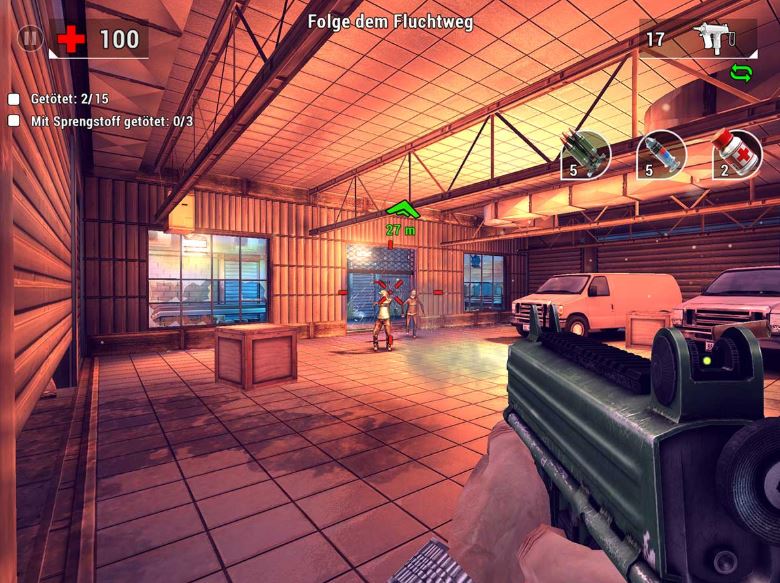Use the red cross medkit bottle
This screenshot has width=780, height=583.
737,155
